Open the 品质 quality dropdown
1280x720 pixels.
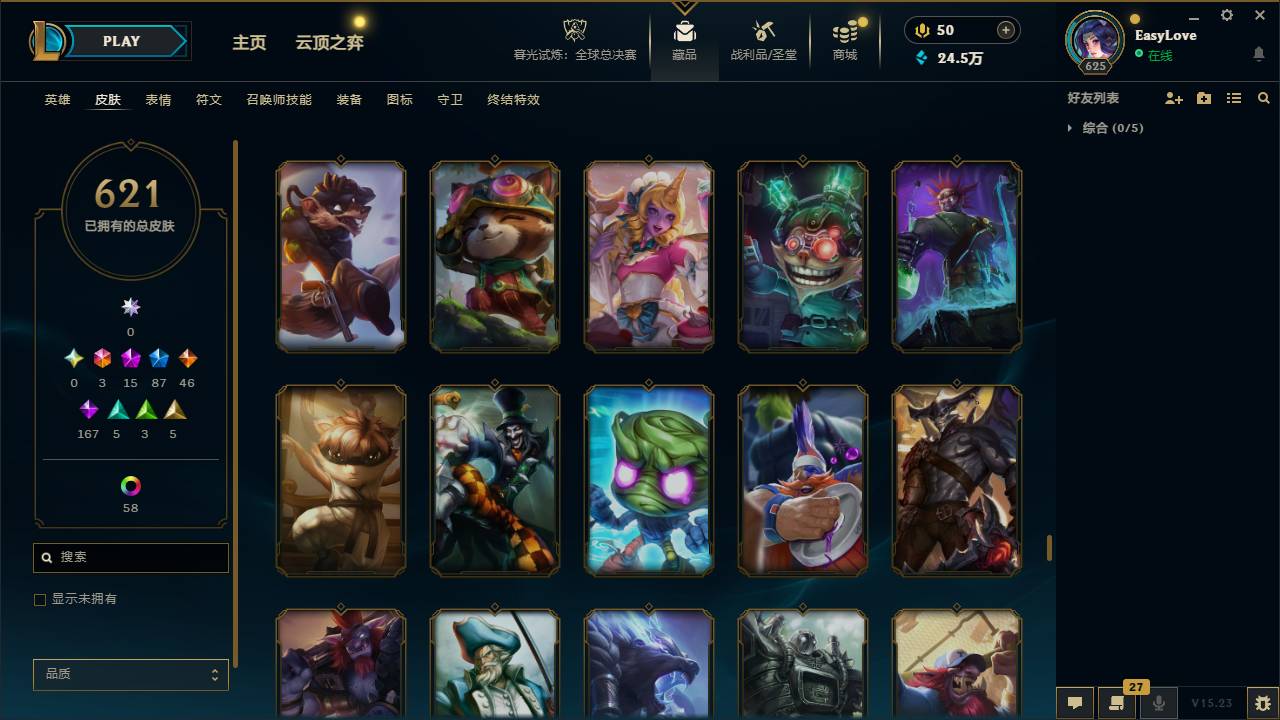point(130,674)
